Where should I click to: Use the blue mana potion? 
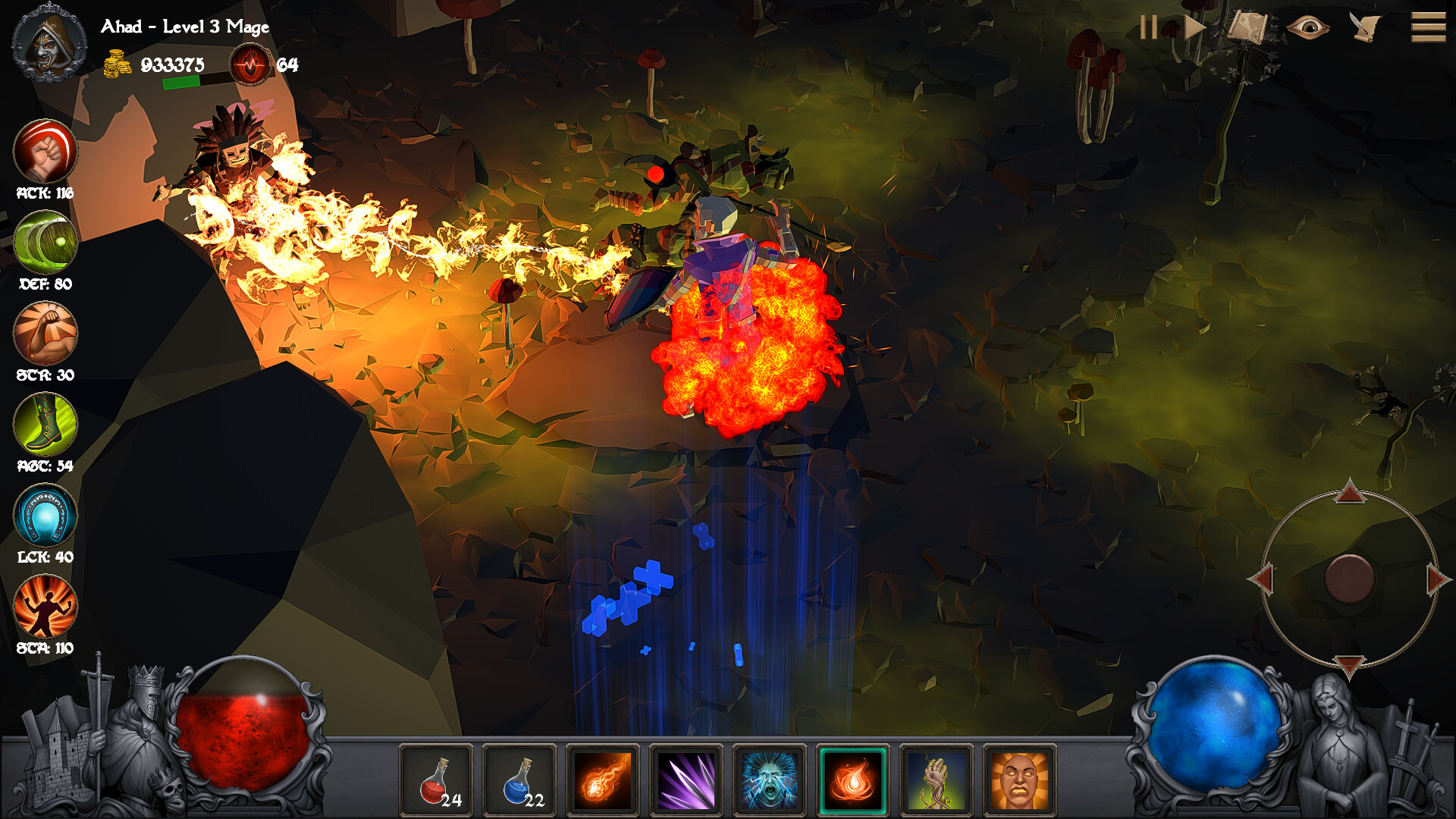pos(519,781)
